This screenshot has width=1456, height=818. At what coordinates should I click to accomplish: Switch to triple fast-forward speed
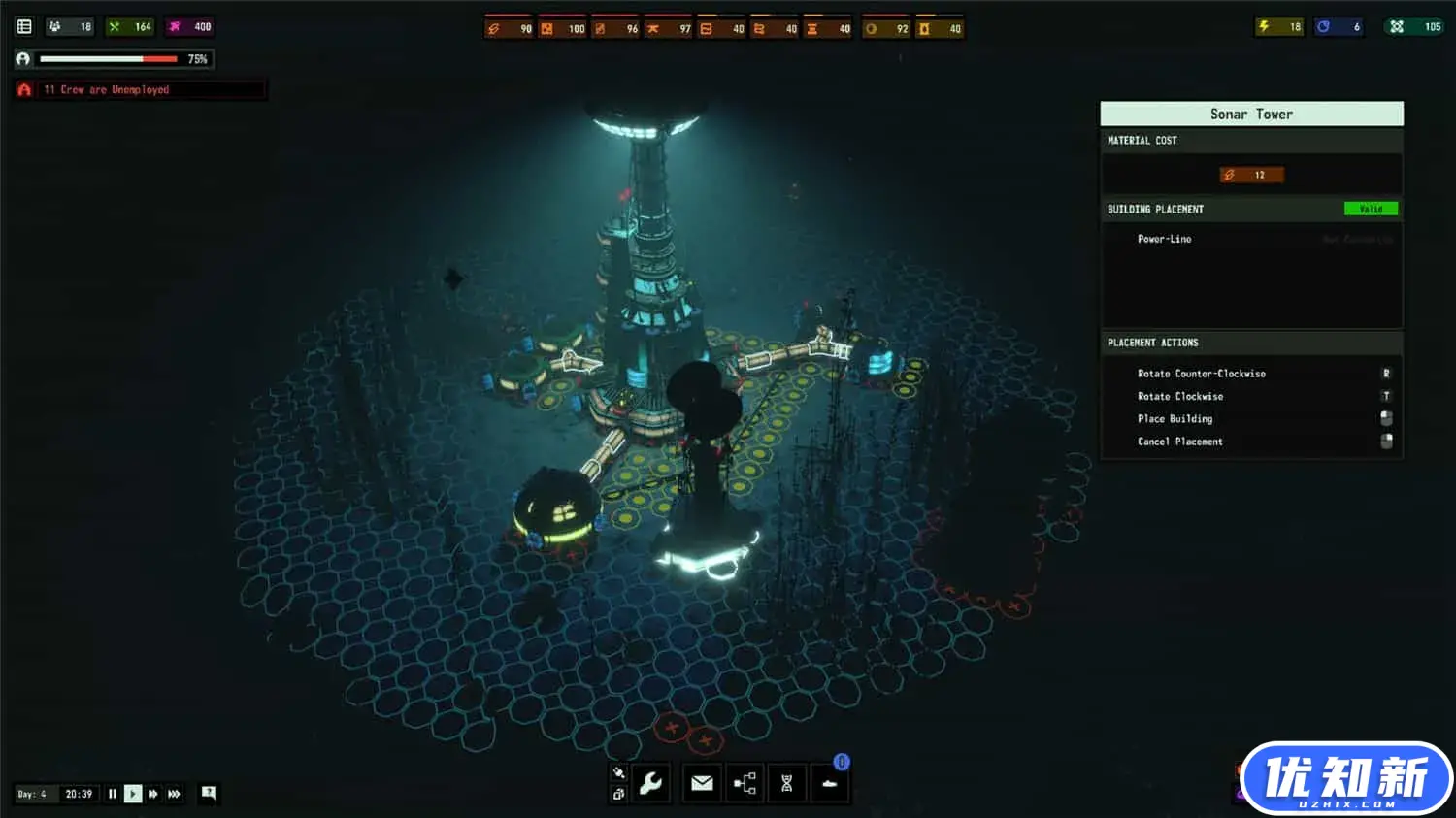click(x=175, y=794)
